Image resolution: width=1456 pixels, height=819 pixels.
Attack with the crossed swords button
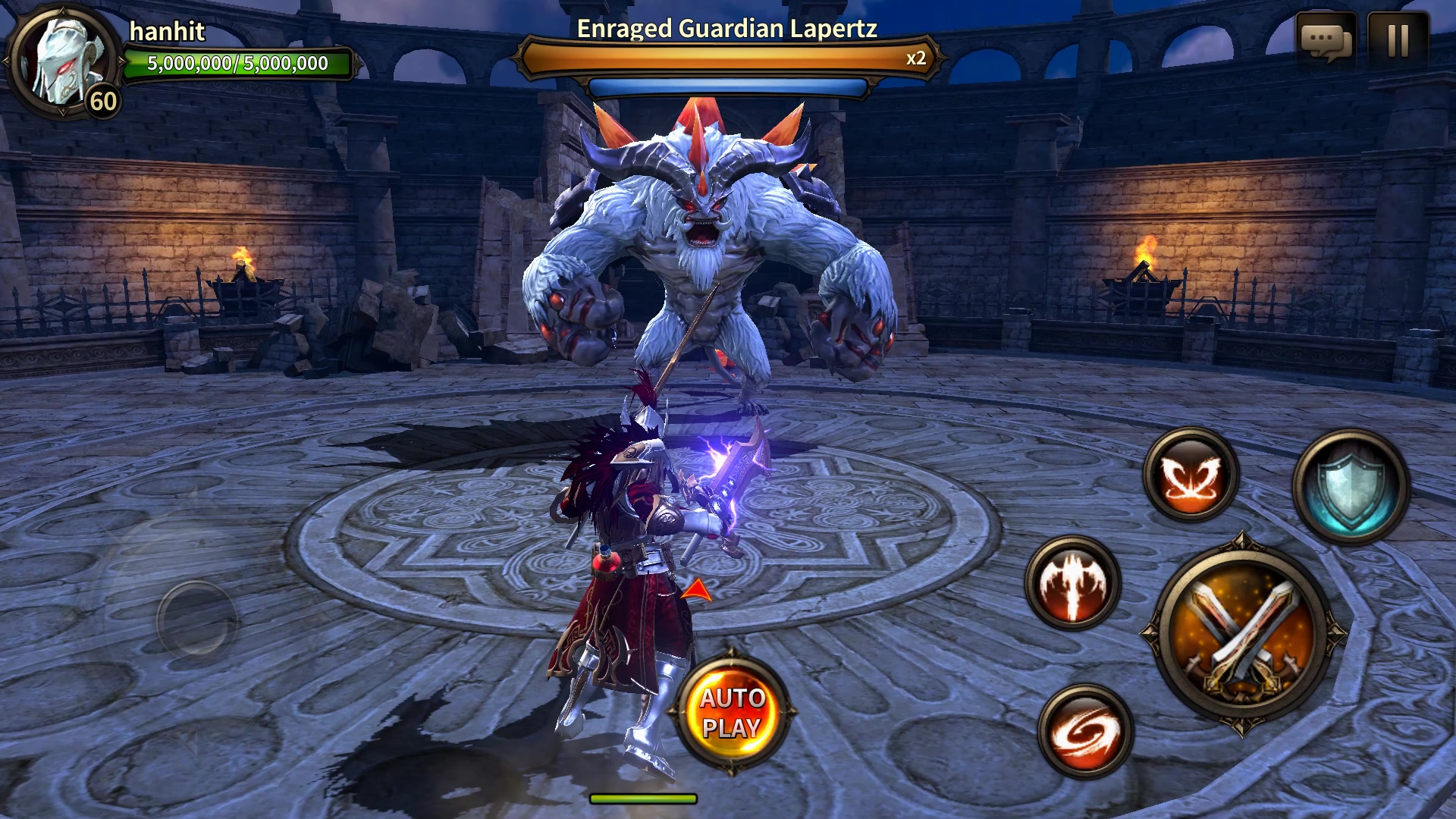coord(1241,635)
